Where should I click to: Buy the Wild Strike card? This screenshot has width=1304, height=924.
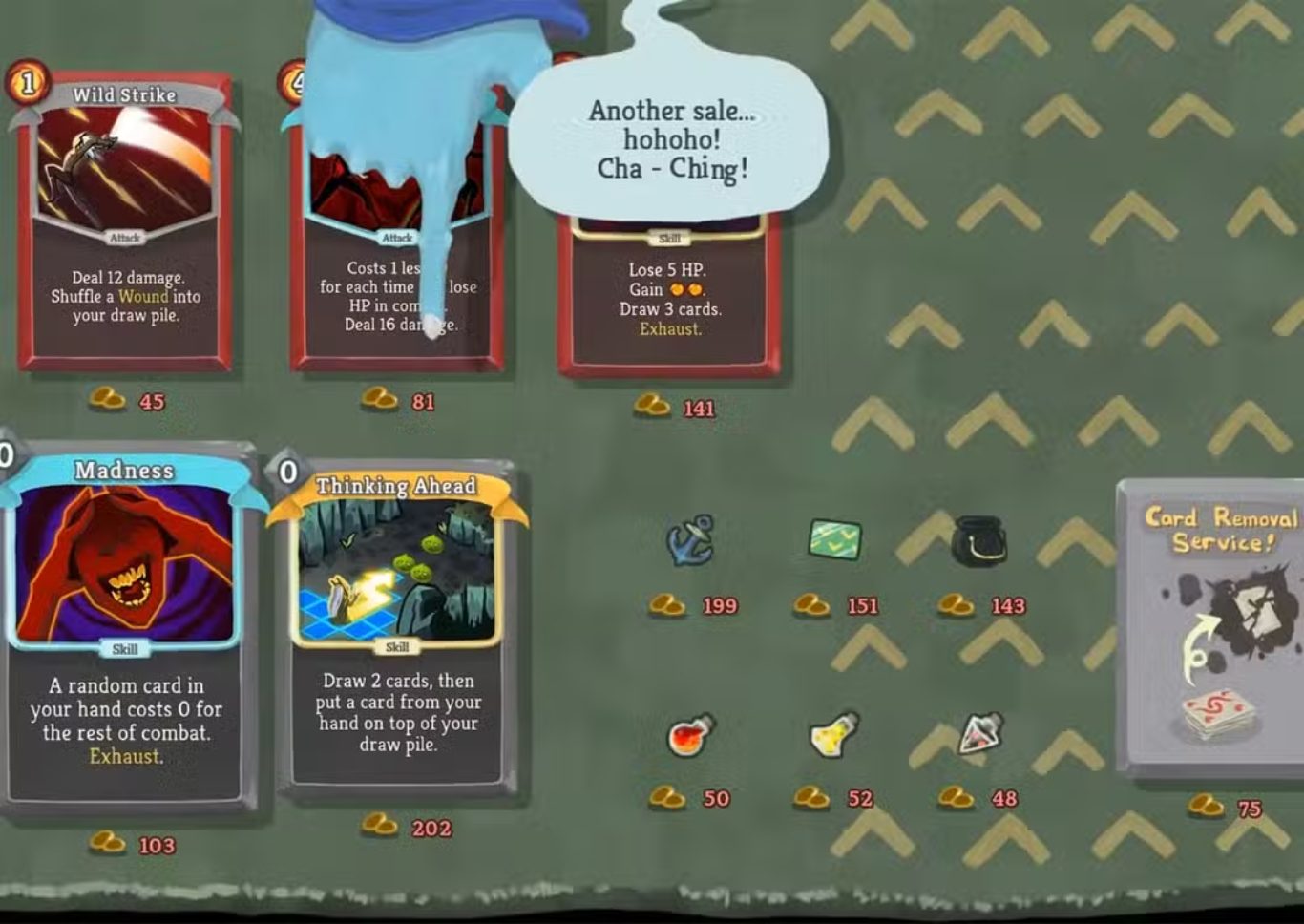pos(125,224)
